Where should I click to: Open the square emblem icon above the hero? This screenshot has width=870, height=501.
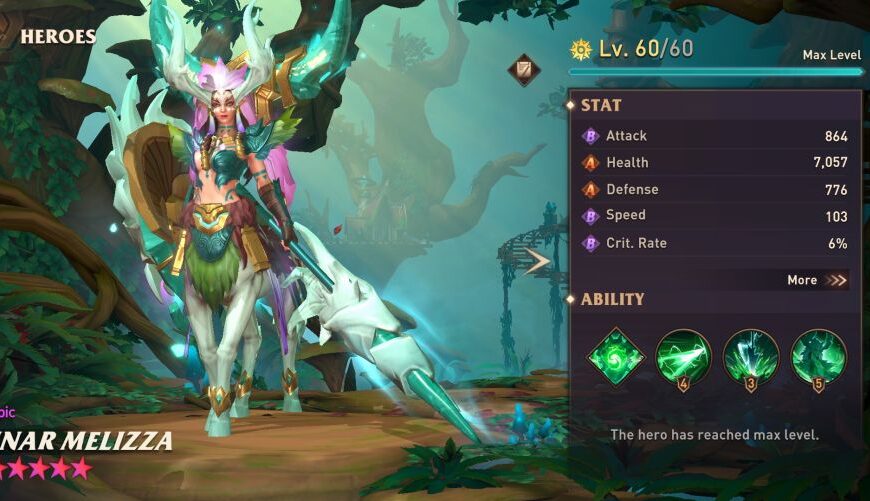(523, 70)
